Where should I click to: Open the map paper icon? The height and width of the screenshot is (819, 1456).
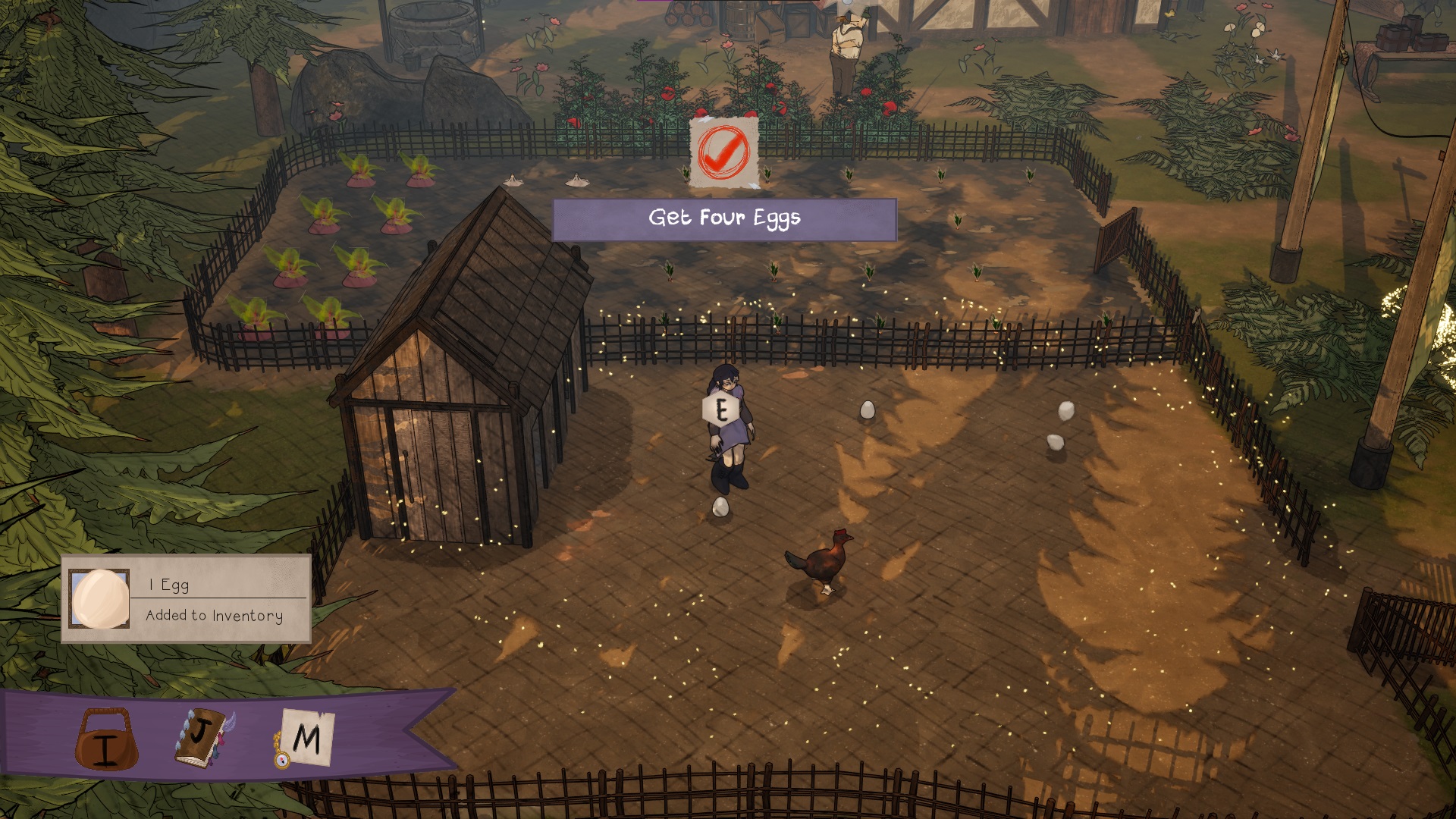pyautogui.click(x=305, y=738)
